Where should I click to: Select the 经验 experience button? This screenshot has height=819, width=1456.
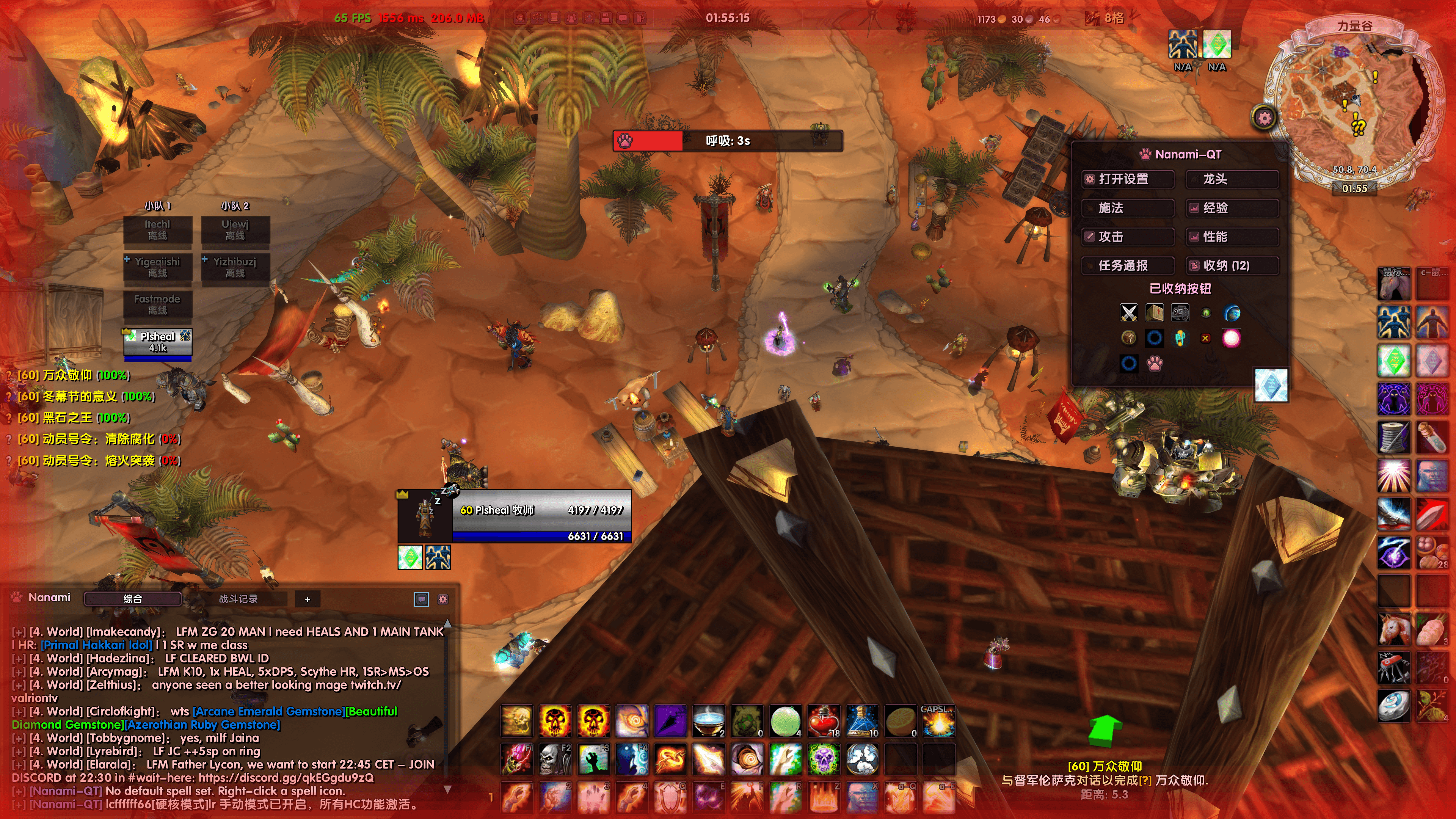coord(1232,208)
